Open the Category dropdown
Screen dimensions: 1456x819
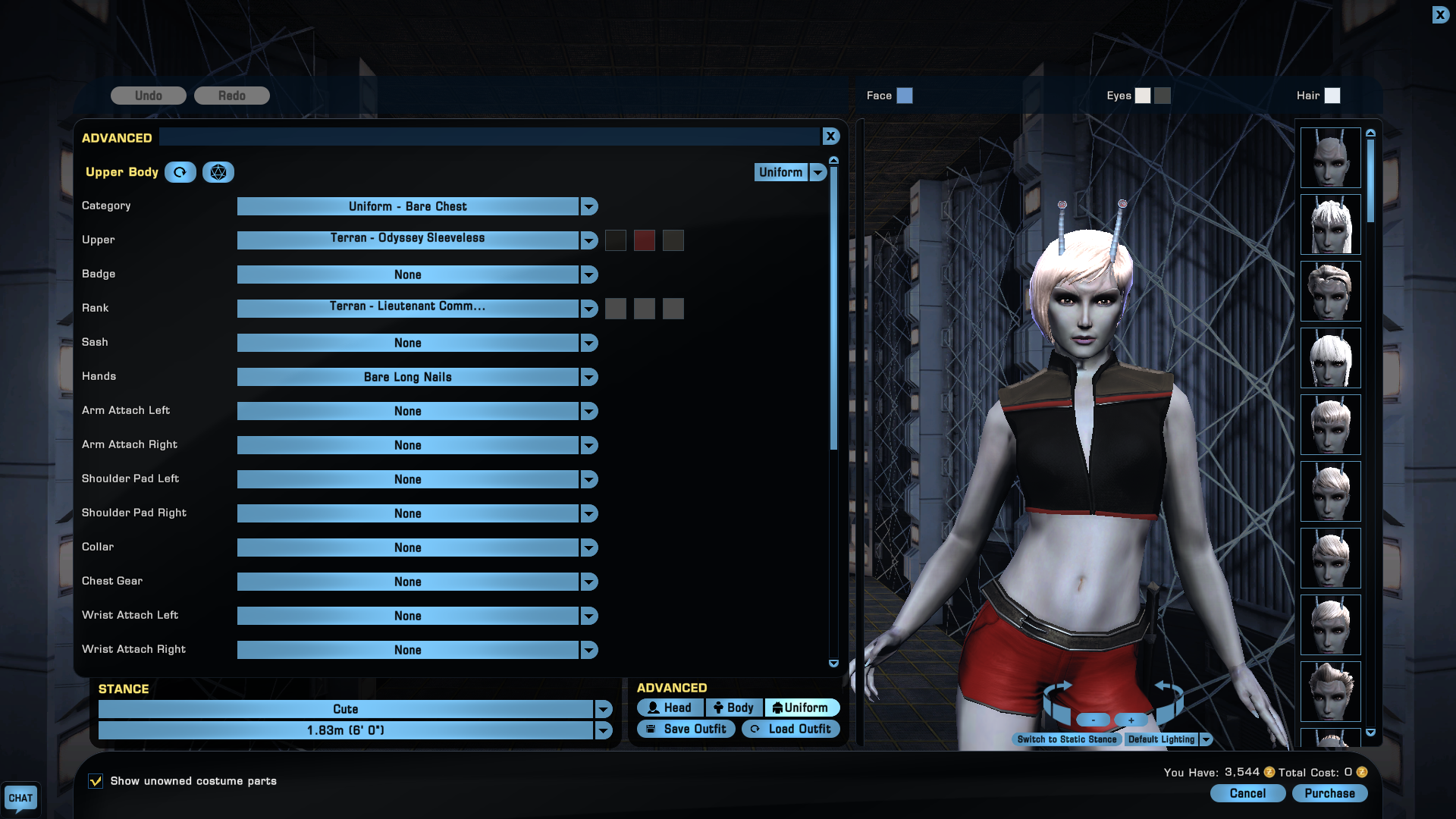[589, 206]
